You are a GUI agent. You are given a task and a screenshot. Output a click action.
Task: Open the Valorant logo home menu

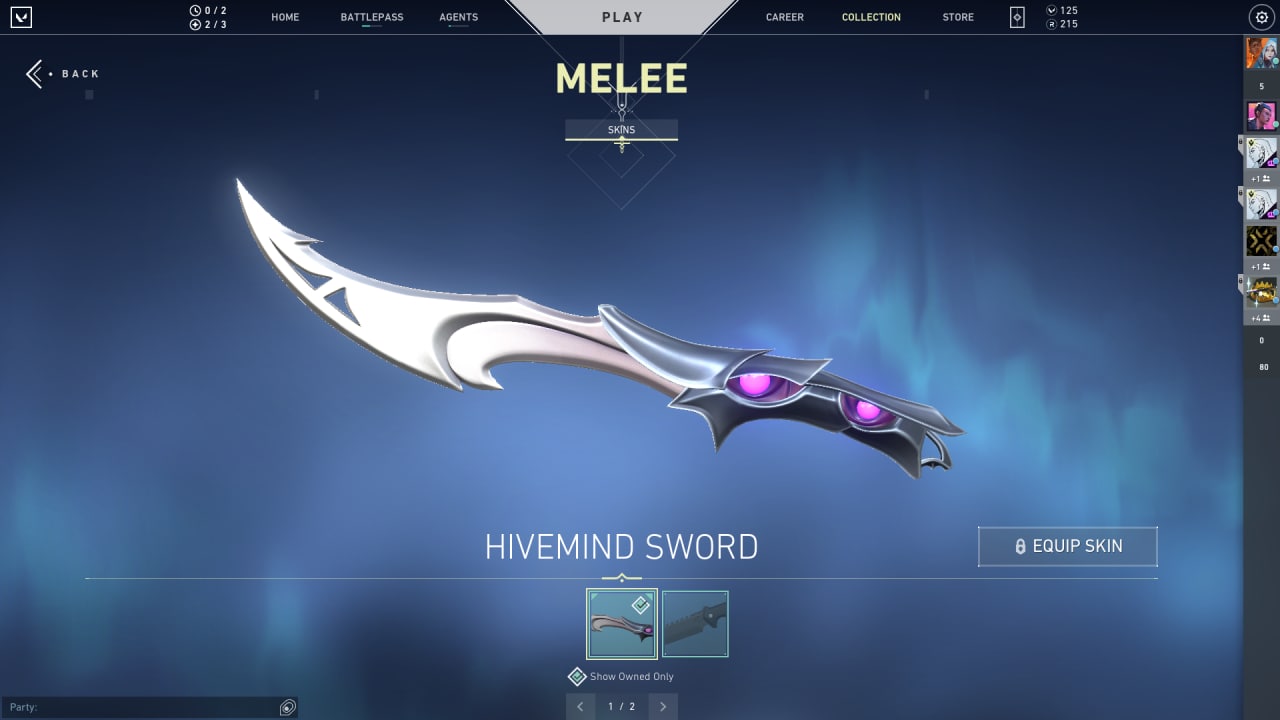(x=21, y=16)
